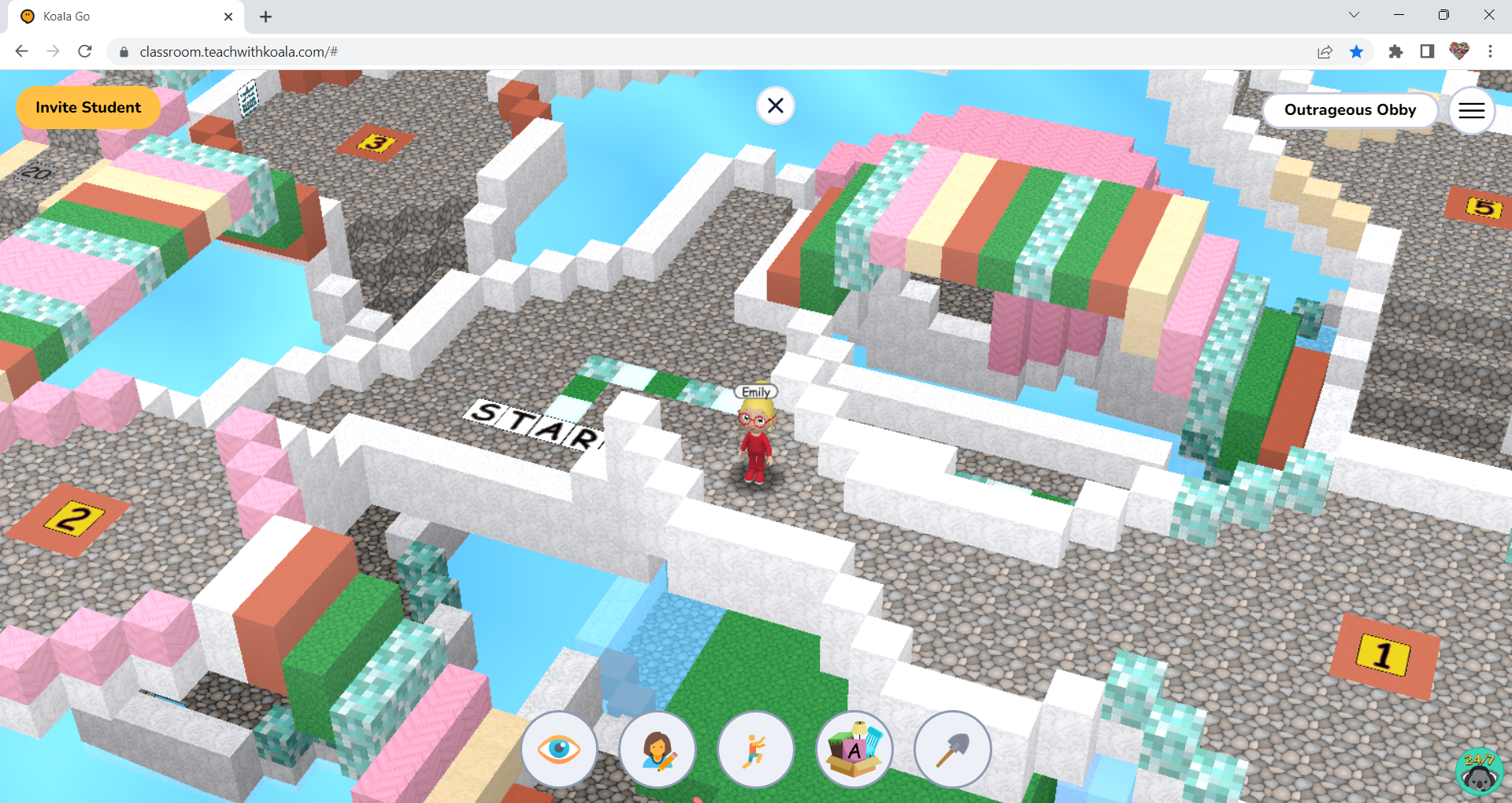Click the heart extension icon
Viewport: 1512px width, 803px height.
pos(1458,51)
